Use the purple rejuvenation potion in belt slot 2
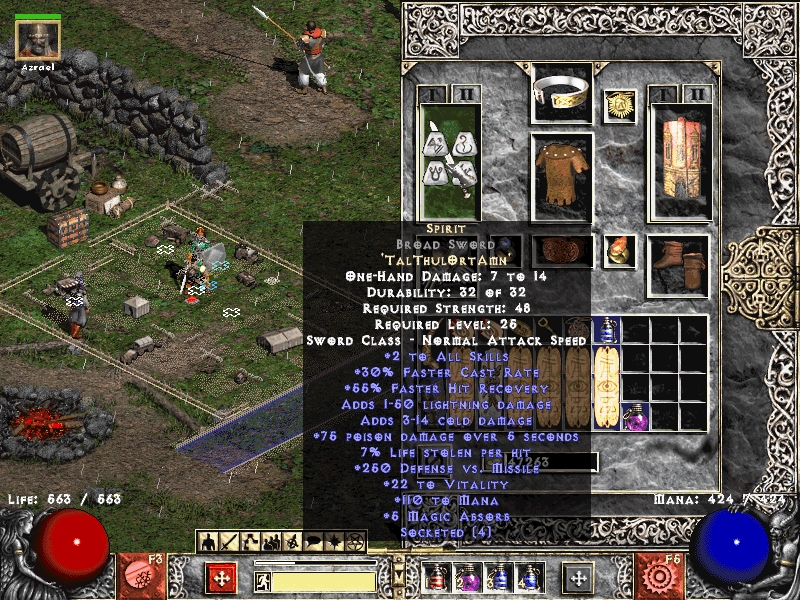Screen dimensions: 800x600 [465, 577]
